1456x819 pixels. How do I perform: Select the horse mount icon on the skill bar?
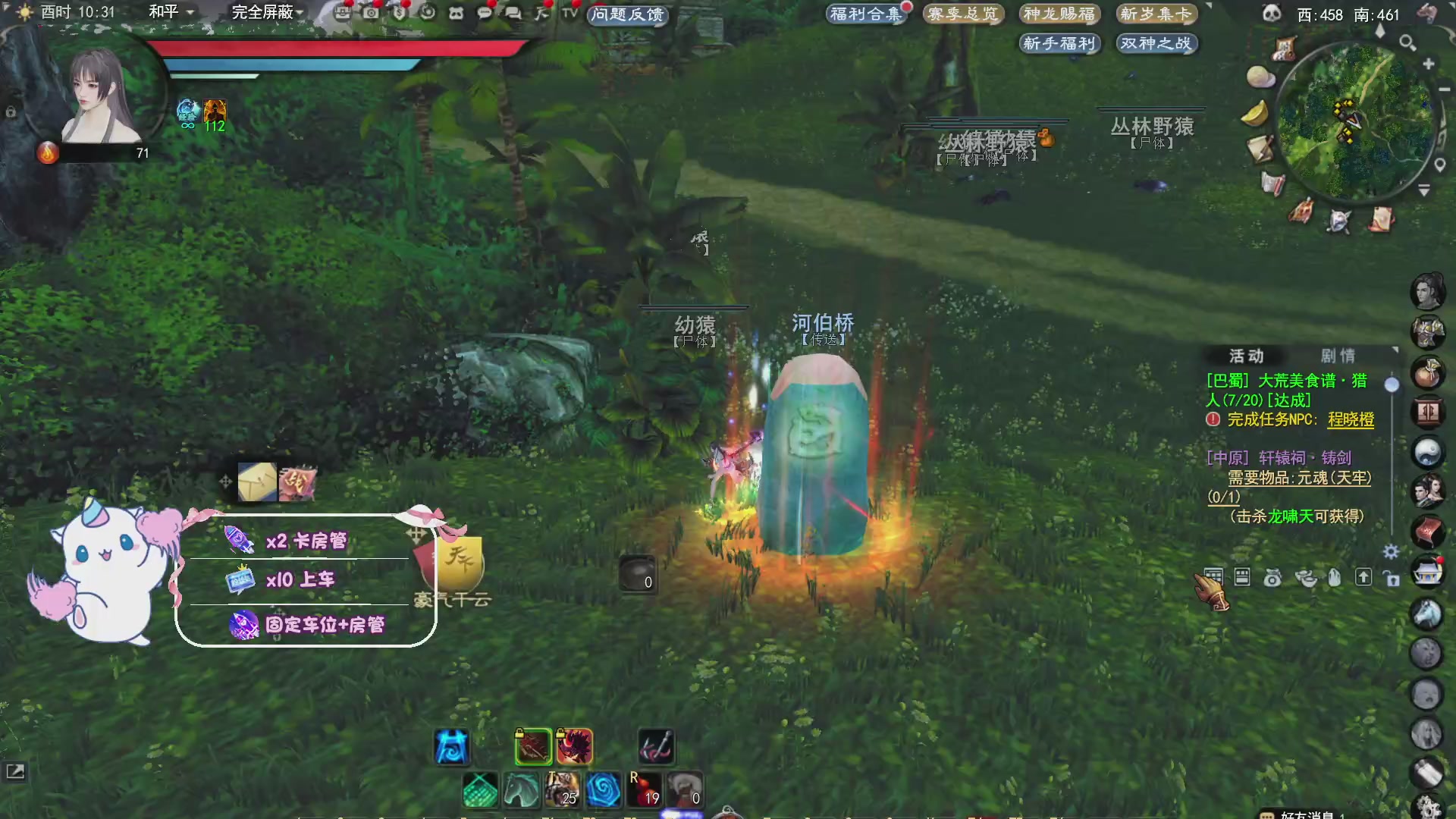pos(519,791)
